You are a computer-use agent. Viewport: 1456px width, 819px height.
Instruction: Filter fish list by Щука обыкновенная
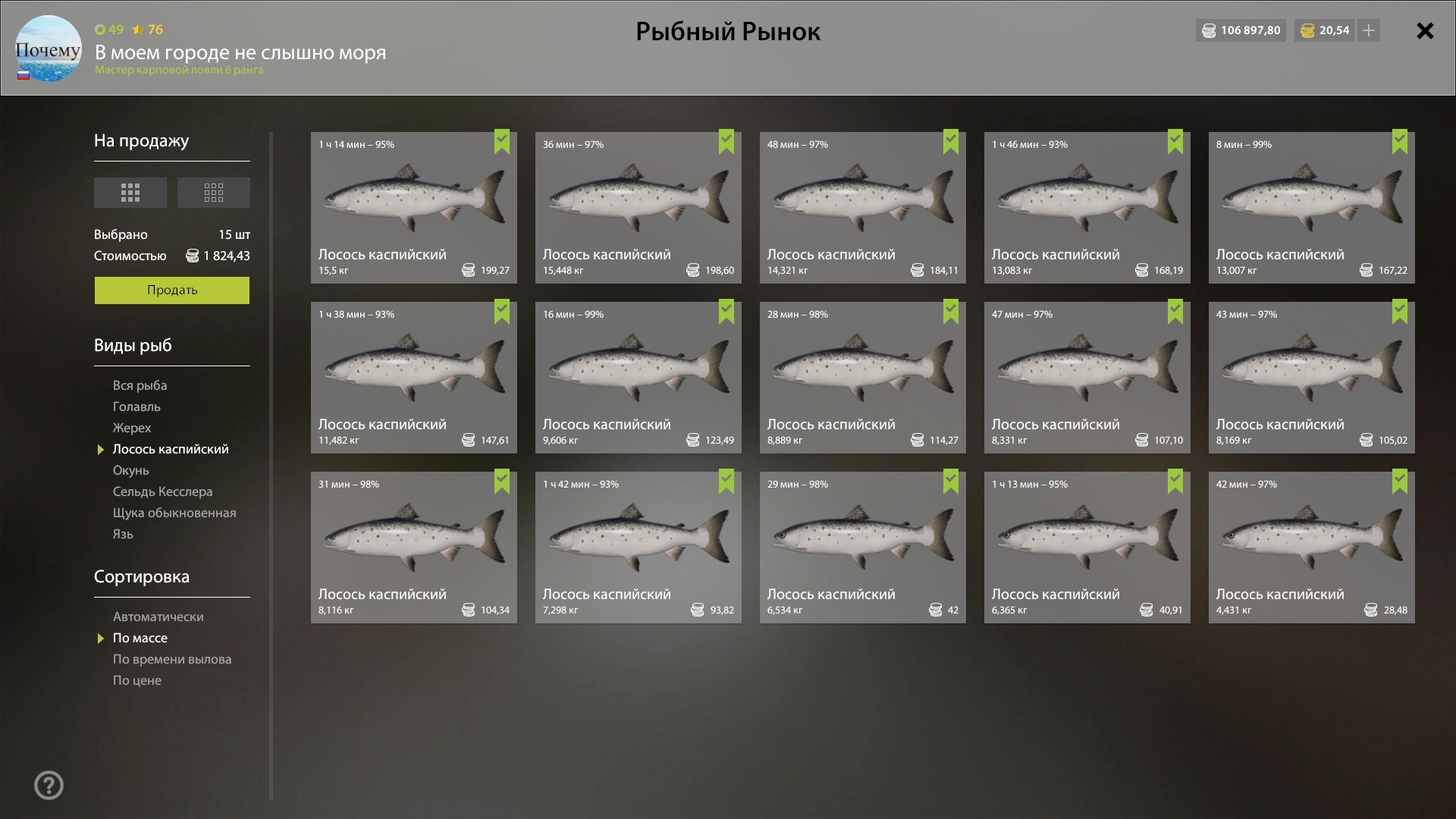pyautogui.click(x=174, y=513)
